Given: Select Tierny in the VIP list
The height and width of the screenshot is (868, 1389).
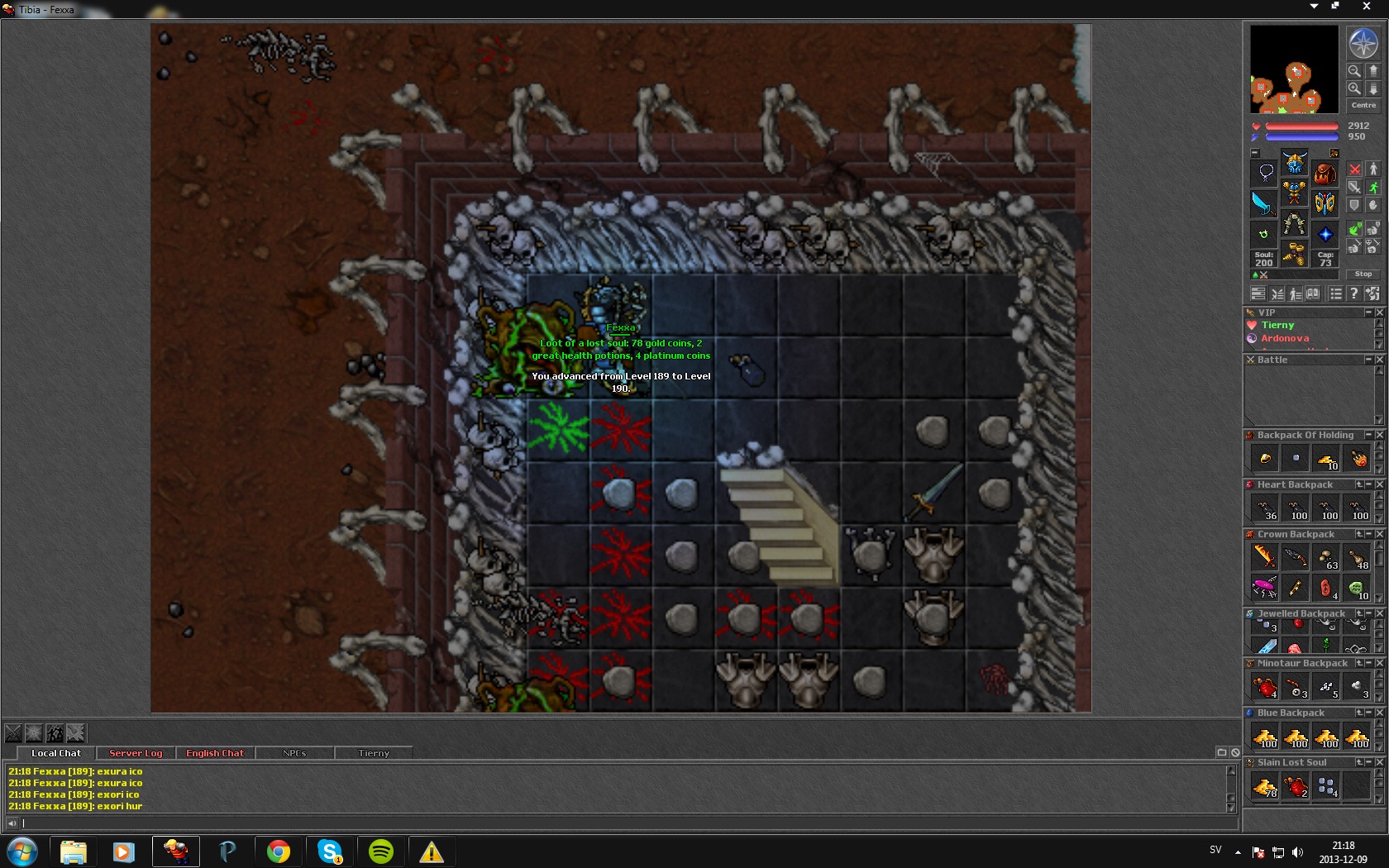Looking at the screenshot, I should pyautogui.click(x=1277, y=325).
